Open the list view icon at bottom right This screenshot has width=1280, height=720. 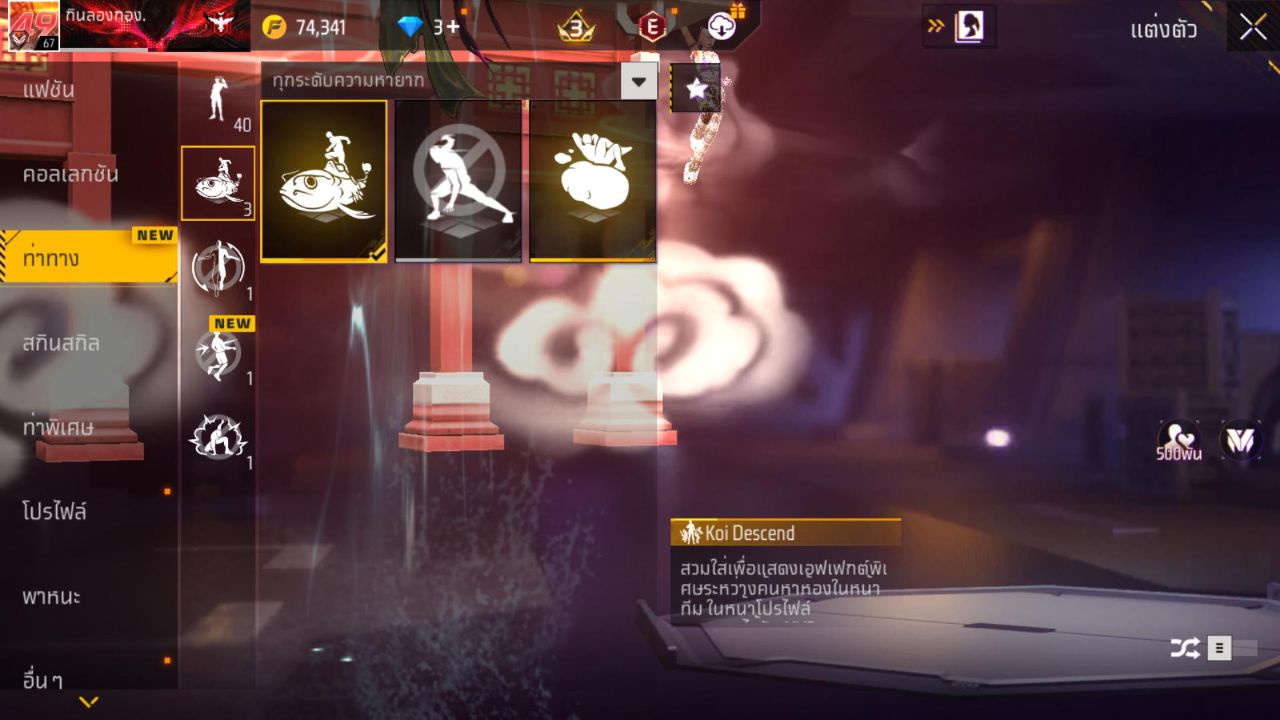click(x=1219, y=647)
